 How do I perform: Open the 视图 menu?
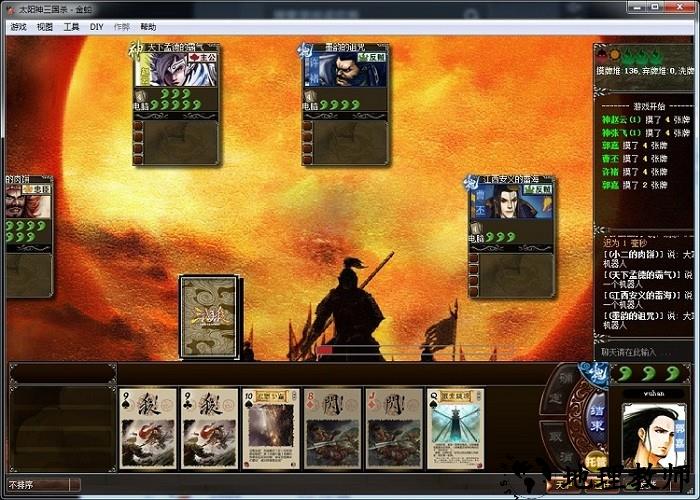tap(45, 27)
